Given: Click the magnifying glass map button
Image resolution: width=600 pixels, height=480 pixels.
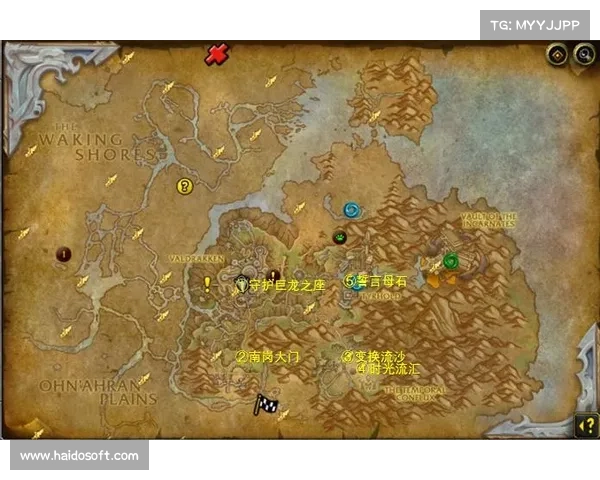Looking at the screenshot, I should tap(581, 55).
